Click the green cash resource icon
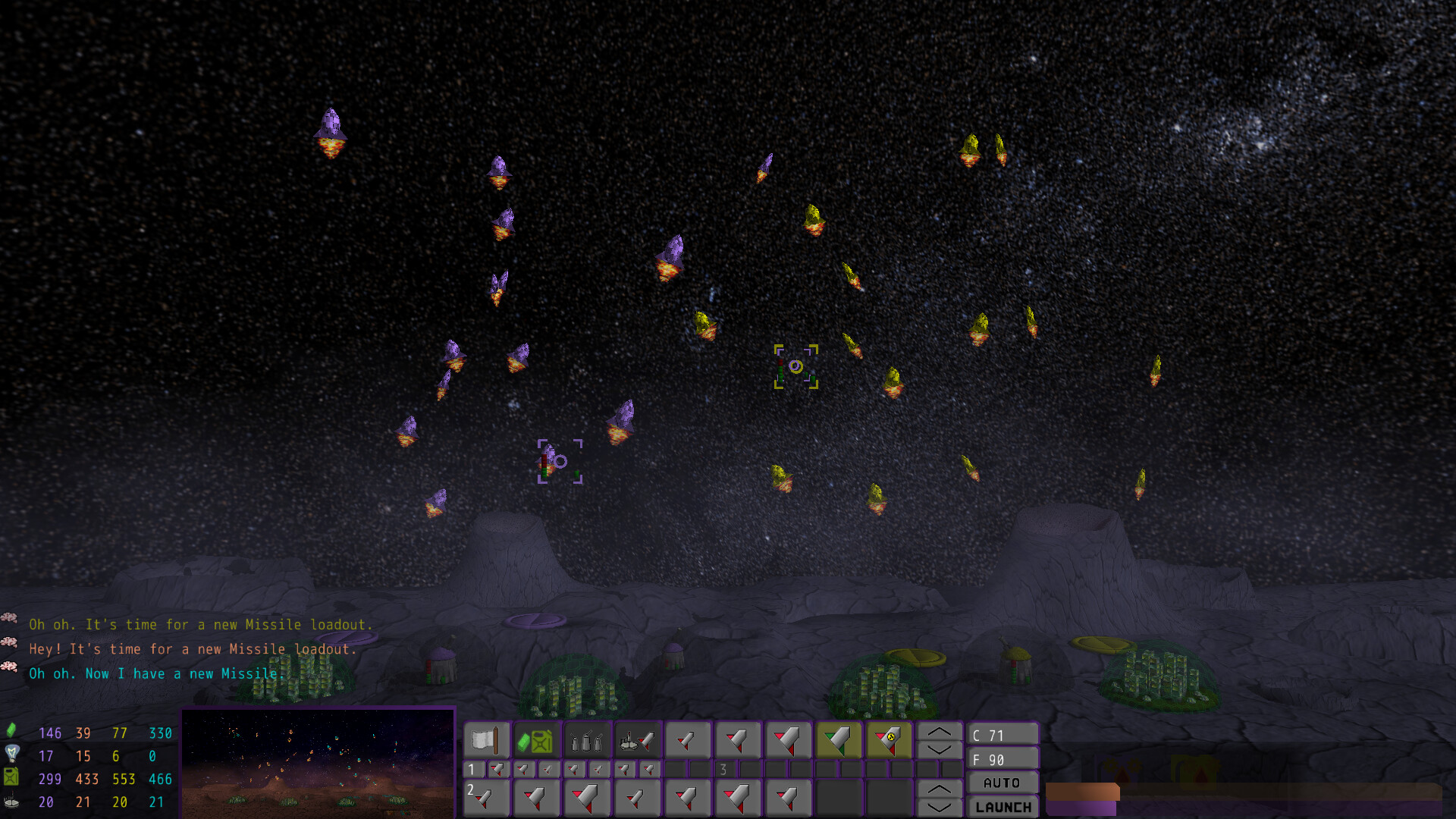The height and width of the screenshot is (819, 1456). (11, 733)
